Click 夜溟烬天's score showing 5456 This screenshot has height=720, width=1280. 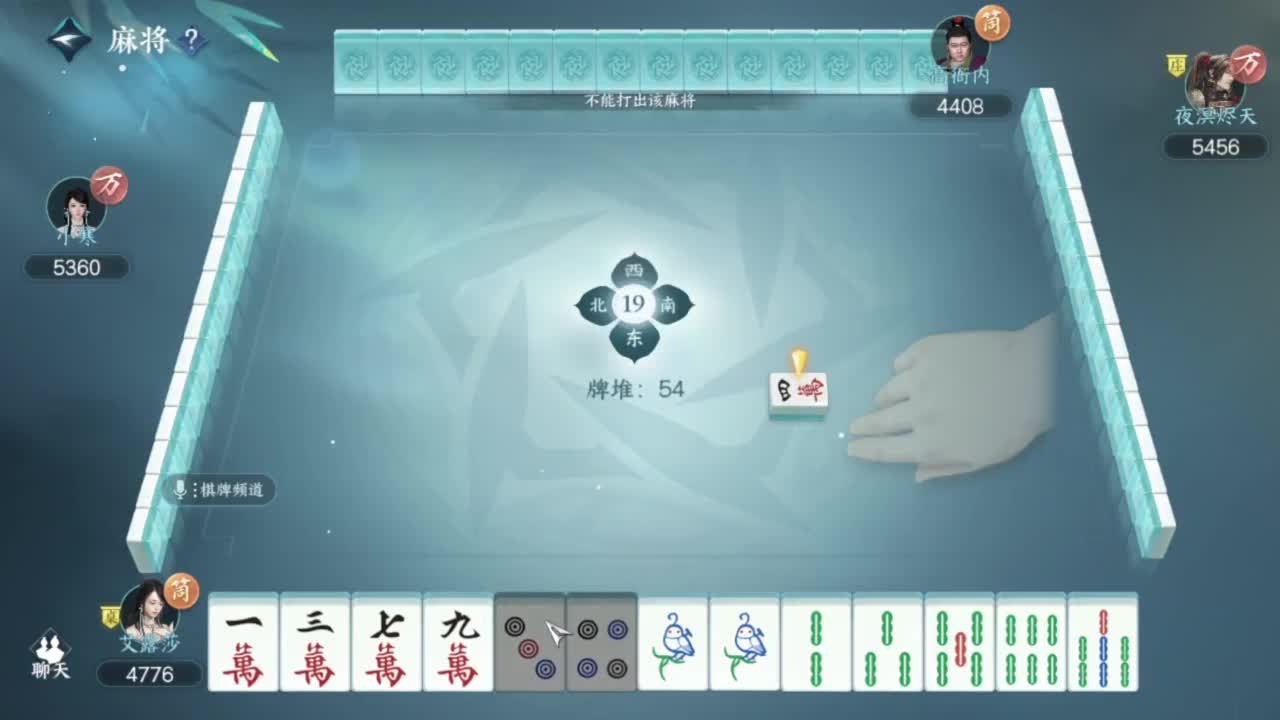pos(1214,148)
